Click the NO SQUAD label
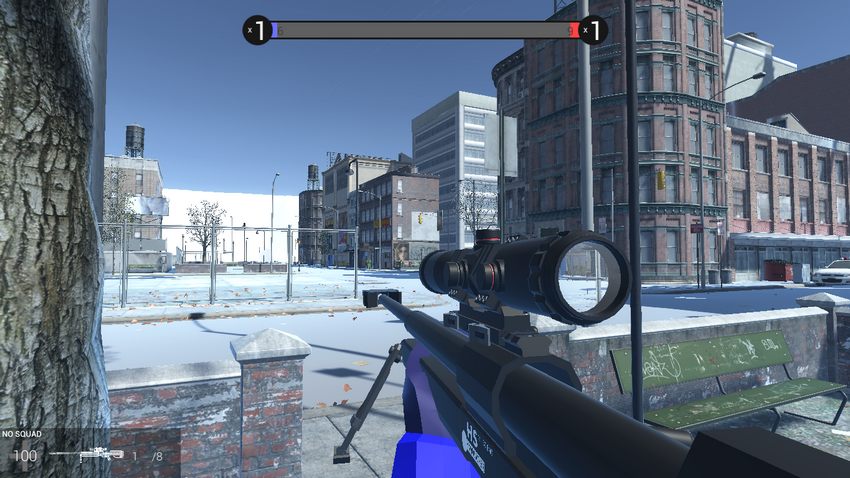Viewport: 850px width, 478px height. 21,435
